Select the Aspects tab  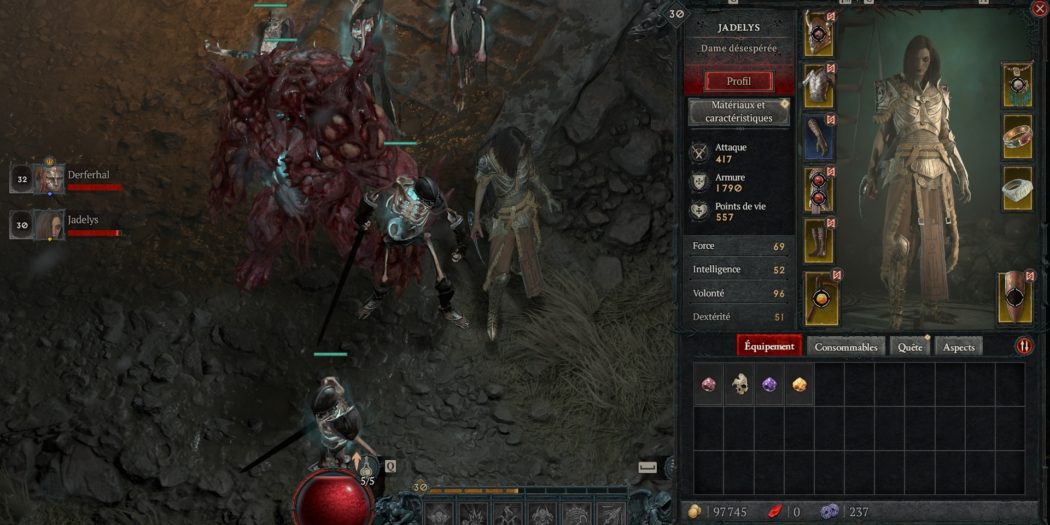pos(959,347)
